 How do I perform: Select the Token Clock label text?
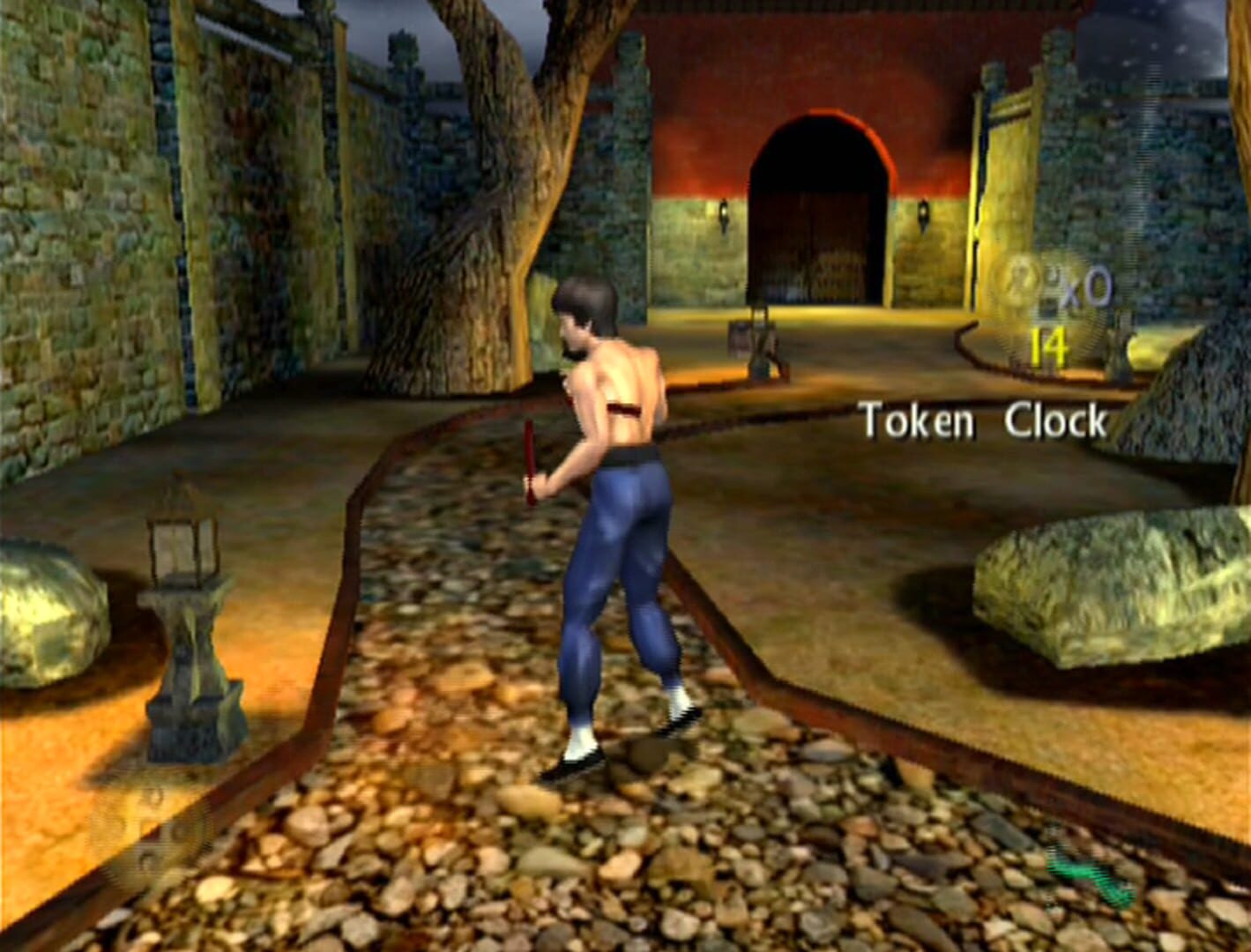click(x=983, y=421)
